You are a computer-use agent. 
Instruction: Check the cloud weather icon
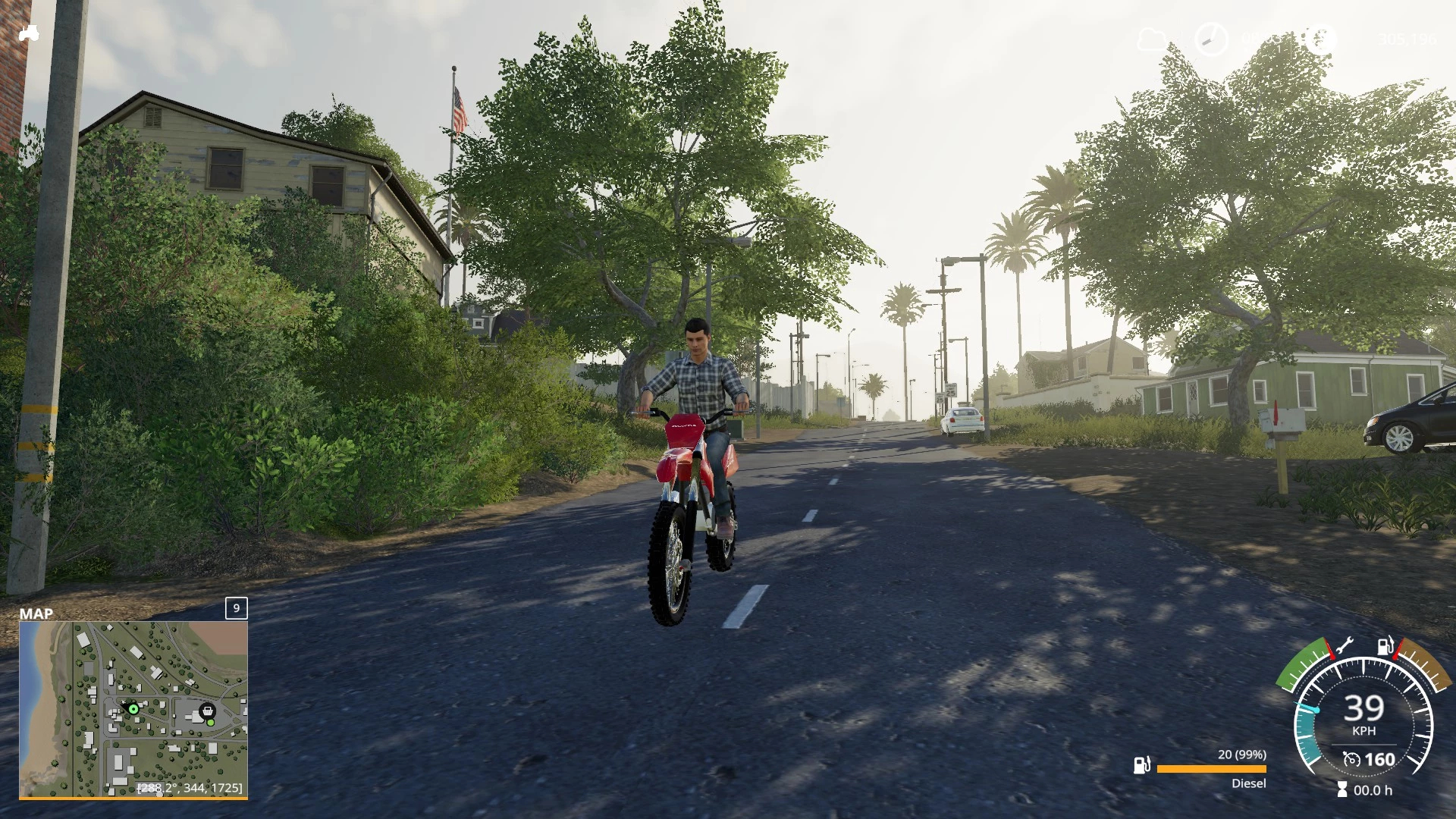1153,39
